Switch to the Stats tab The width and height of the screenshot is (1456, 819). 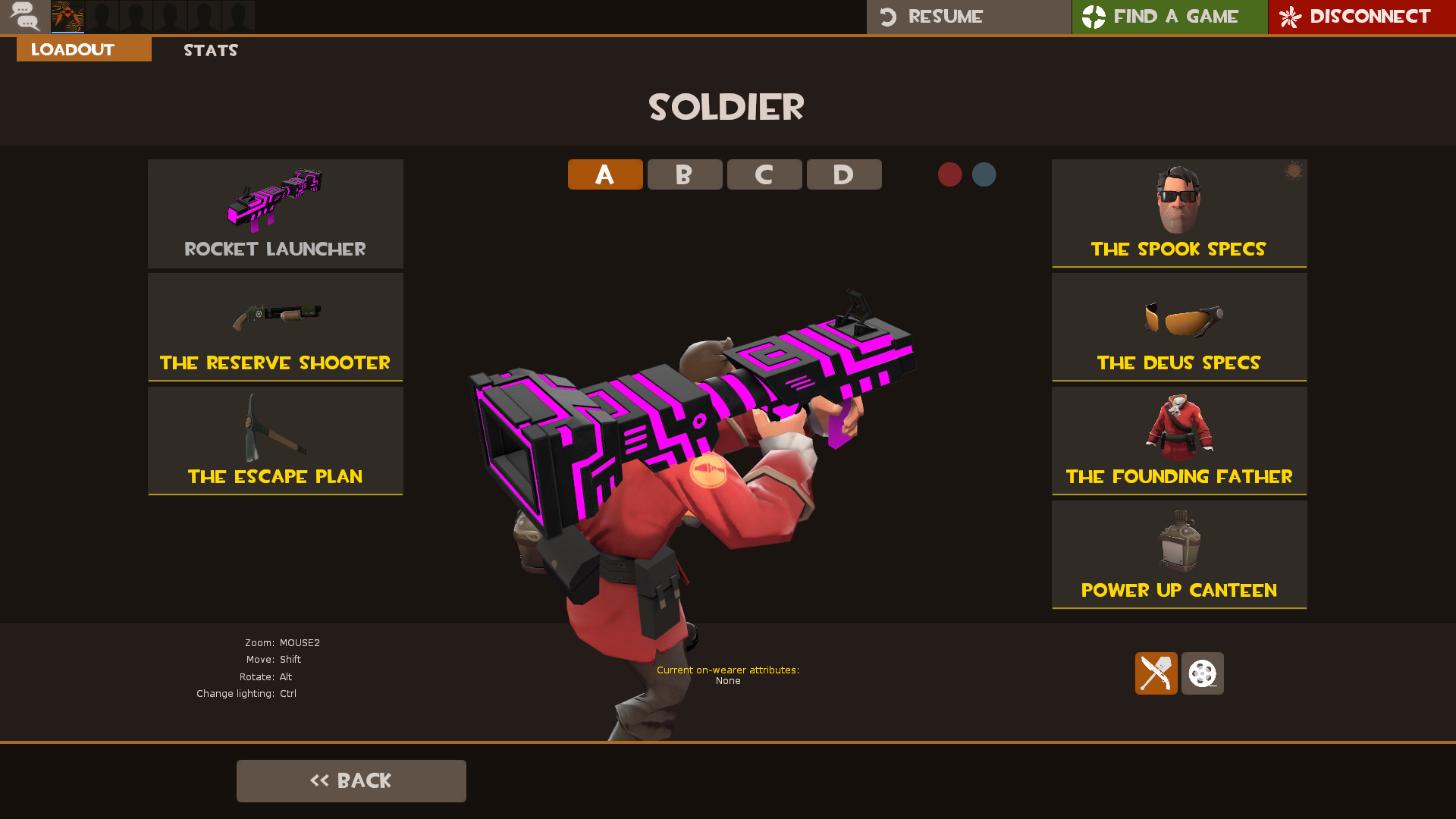click(x=210, y=50)
